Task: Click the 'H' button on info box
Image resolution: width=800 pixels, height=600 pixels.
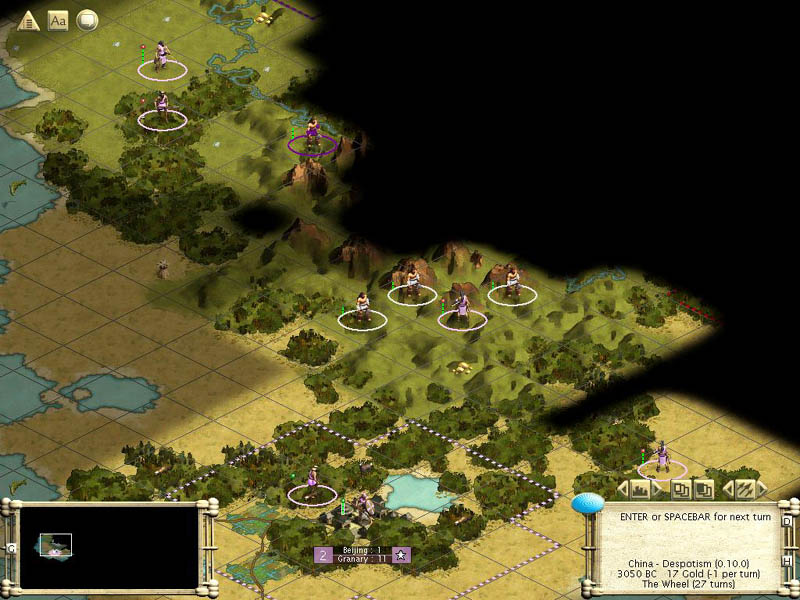Action: [787, 561]
